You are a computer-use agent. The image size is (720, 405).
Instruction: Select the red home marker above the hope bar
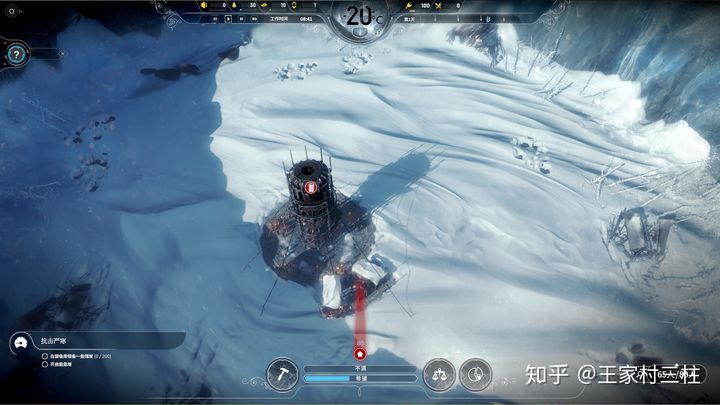pos(360,352)
